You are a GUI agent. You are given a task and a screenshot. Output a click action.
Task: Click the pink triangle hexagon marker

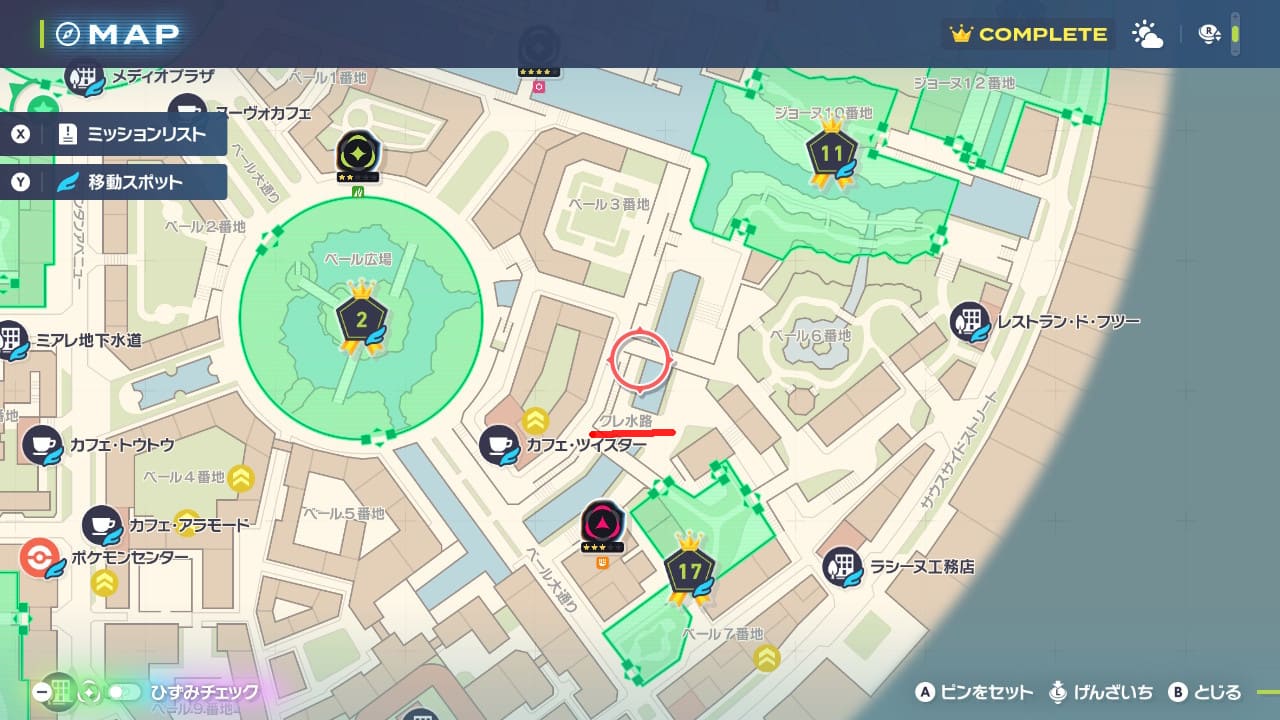coord(603,521)
